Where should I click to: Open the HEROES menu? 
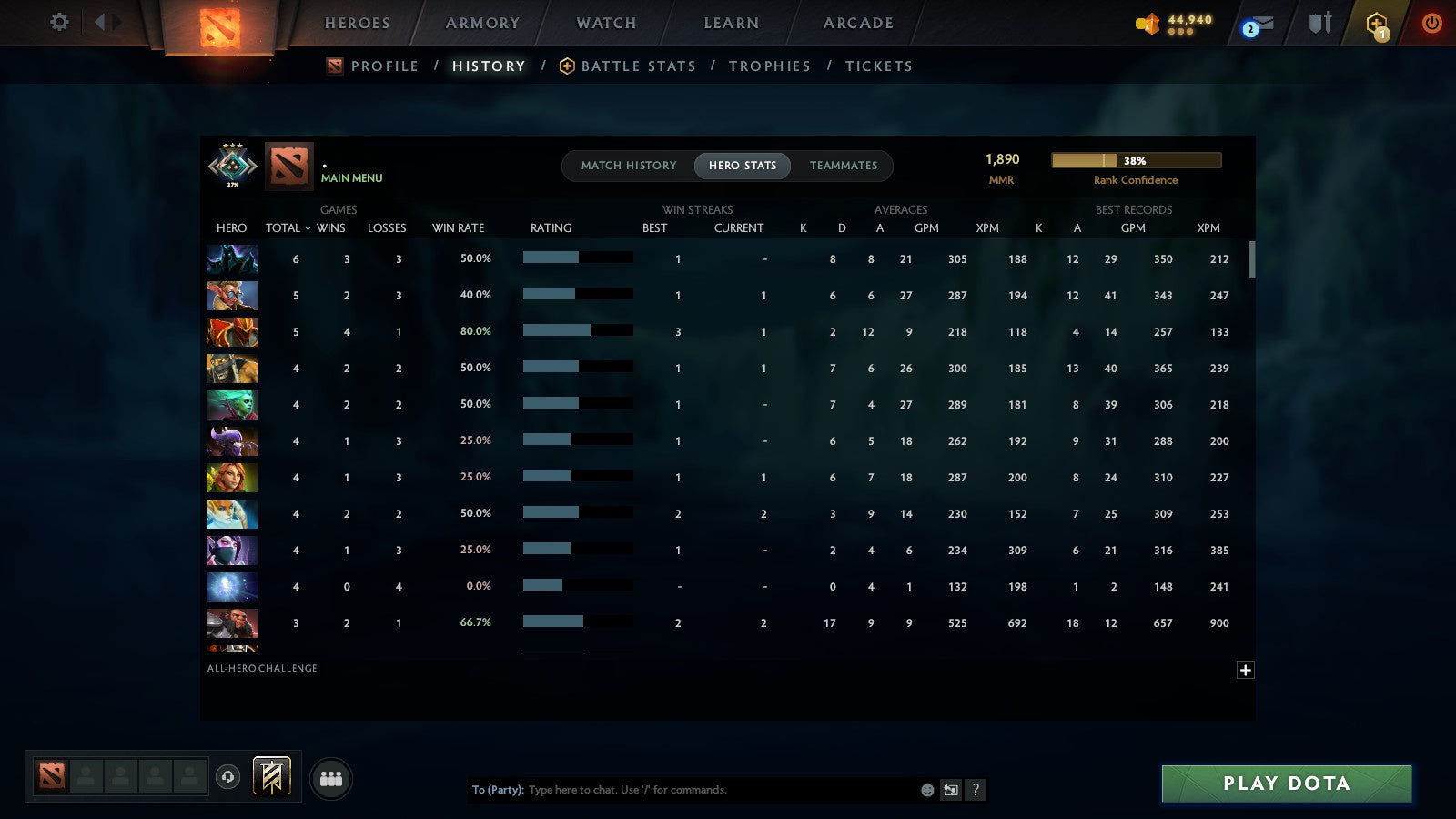tap(358, 23)
